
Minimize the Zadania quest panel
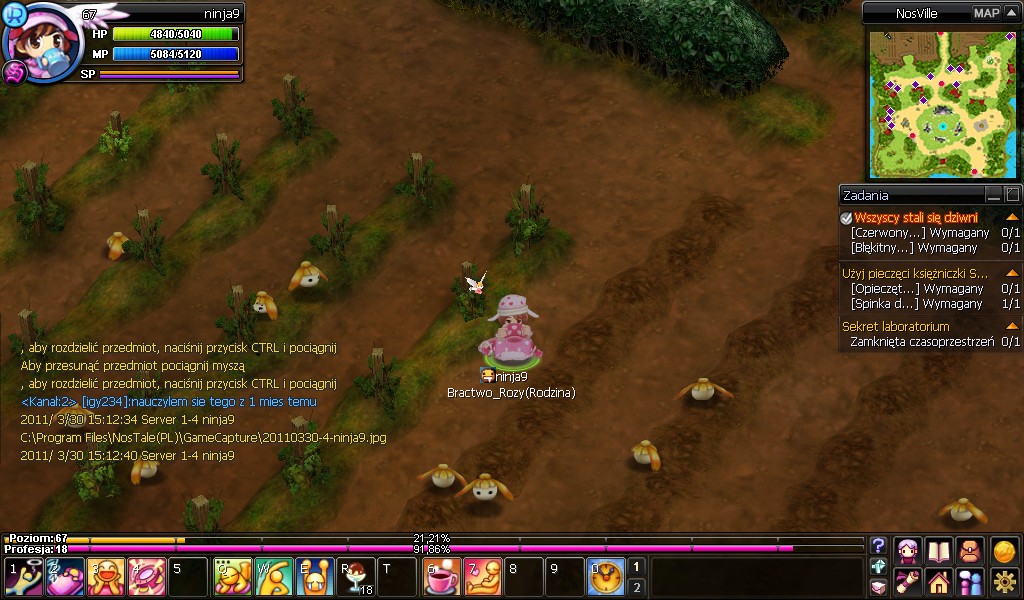tap(993, 195)
